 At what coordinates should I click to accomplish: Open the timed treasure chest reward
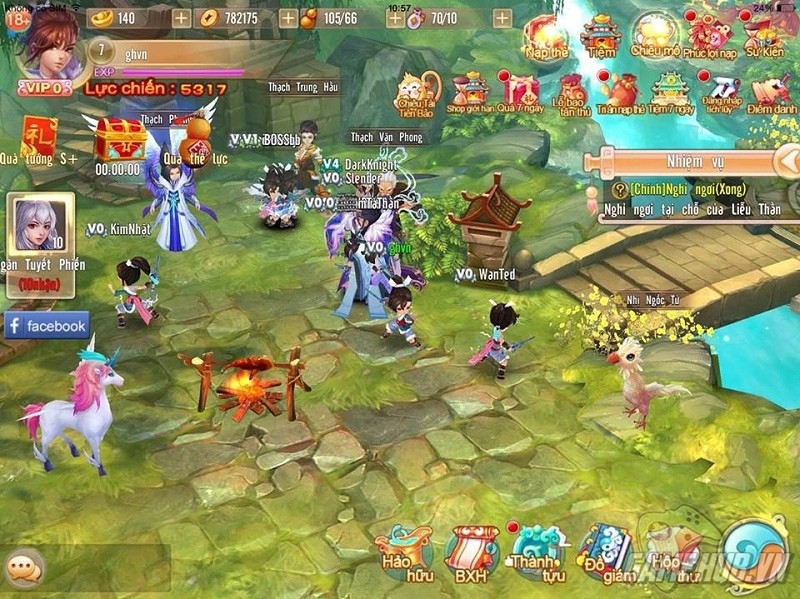120,143
